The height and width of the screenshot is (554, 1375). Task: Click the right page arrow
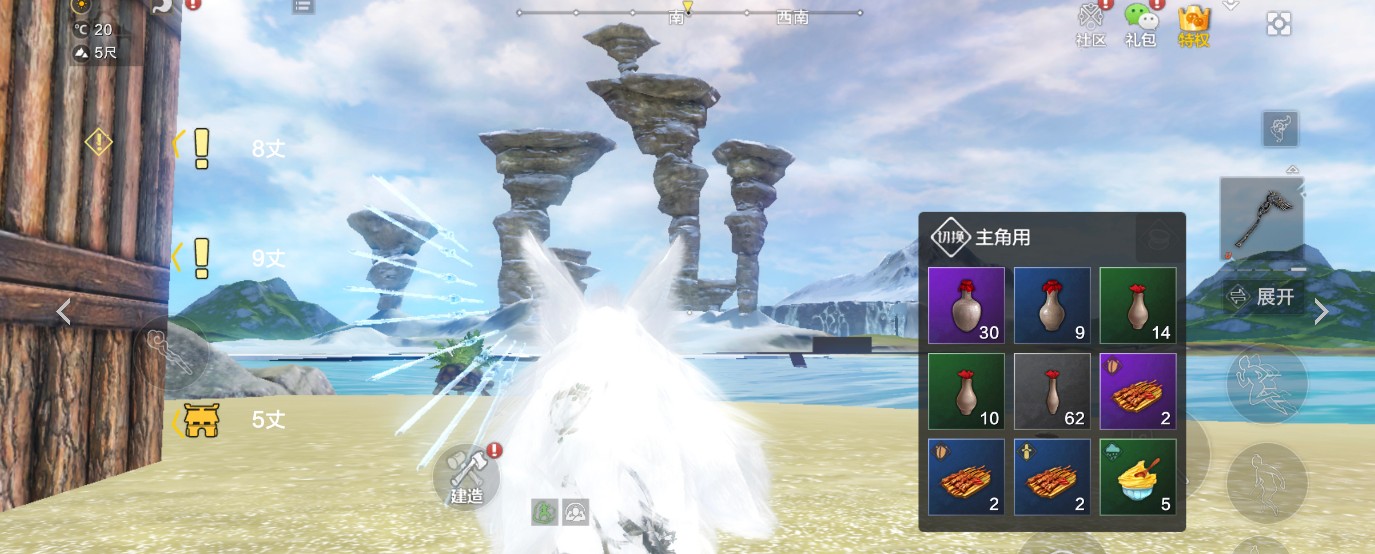[x=1321, y=312]
